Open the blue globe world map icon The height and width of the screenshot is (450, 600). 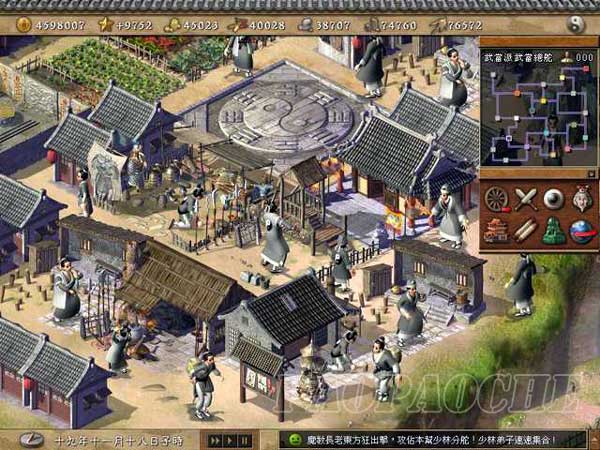(581, 230)
